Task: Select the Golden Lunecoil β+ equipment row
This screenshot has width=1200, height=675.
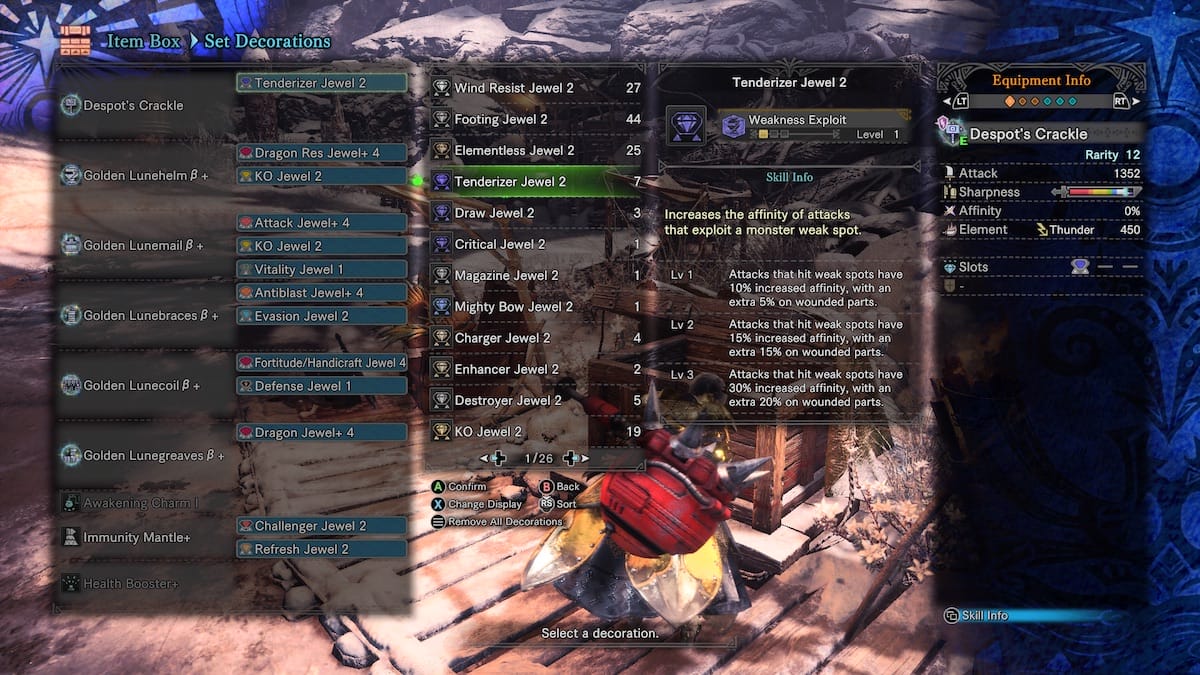Action: coord(141,385)
